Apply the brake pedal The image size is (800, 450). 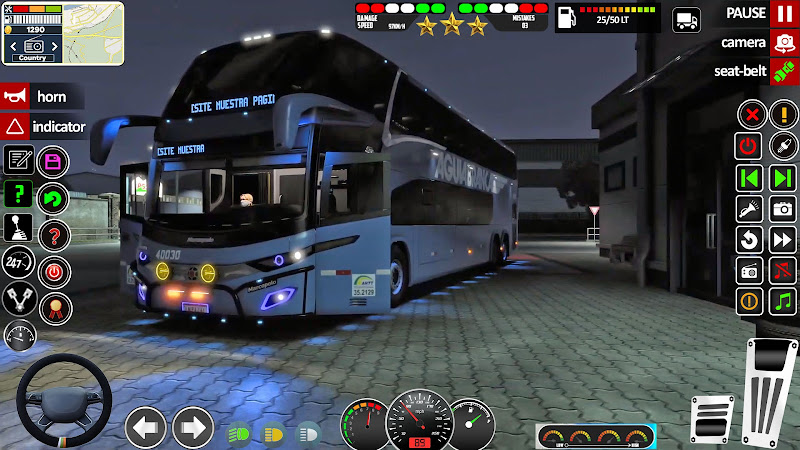713,418
